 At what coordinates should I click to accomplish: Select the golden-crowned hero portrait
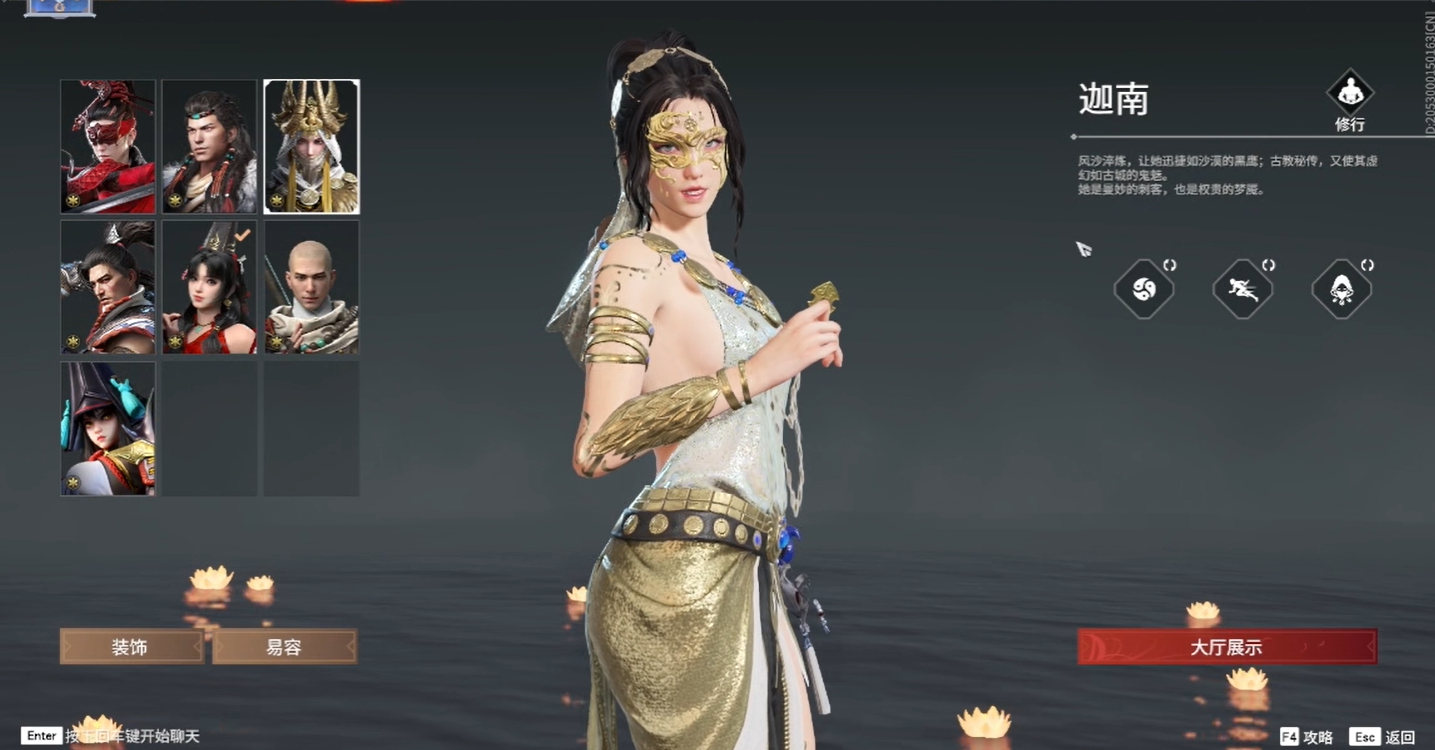[311, 147]
